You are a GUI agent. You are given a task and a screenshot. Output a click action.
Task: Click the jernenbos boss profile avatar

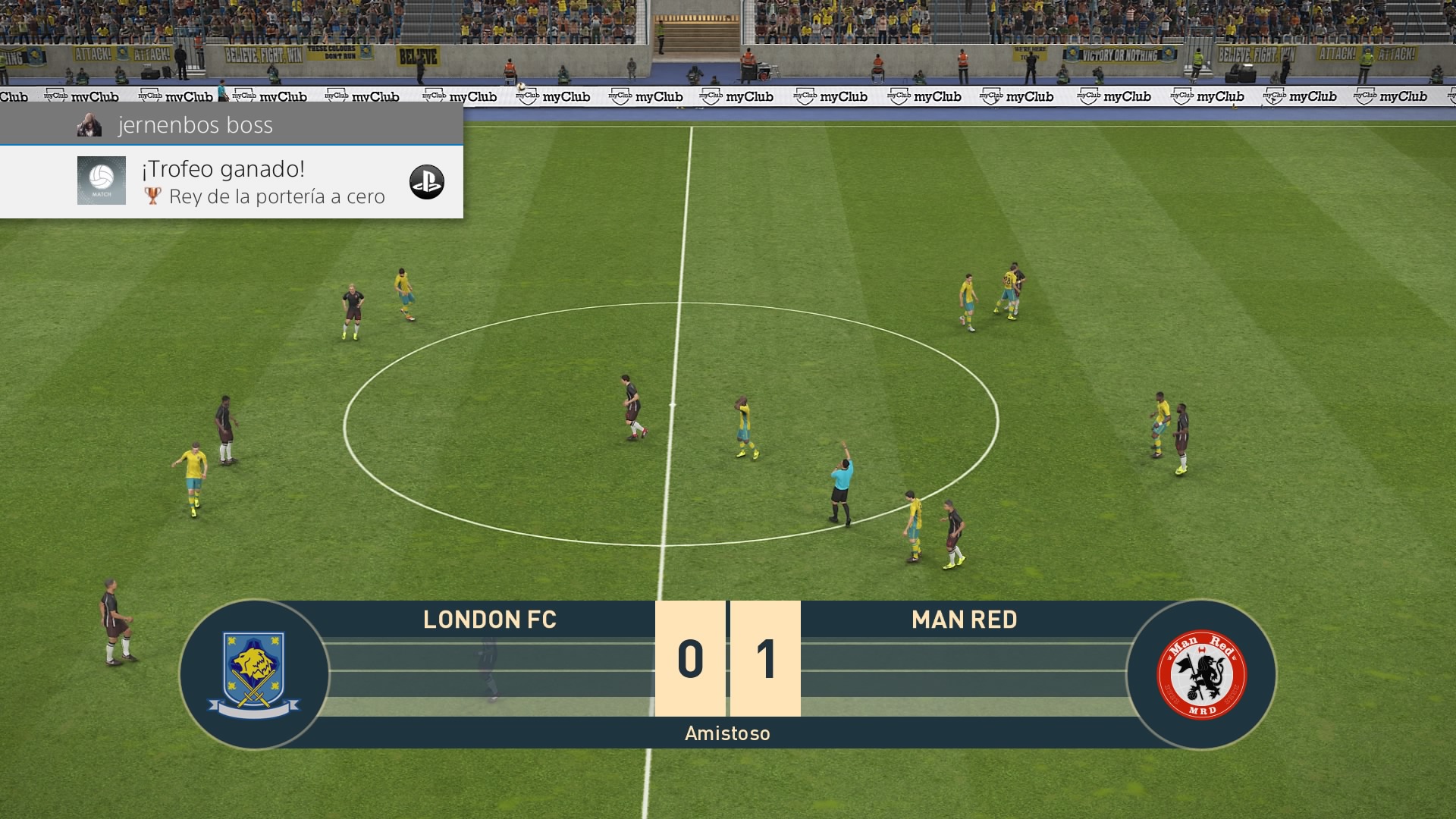pos(89,125)
